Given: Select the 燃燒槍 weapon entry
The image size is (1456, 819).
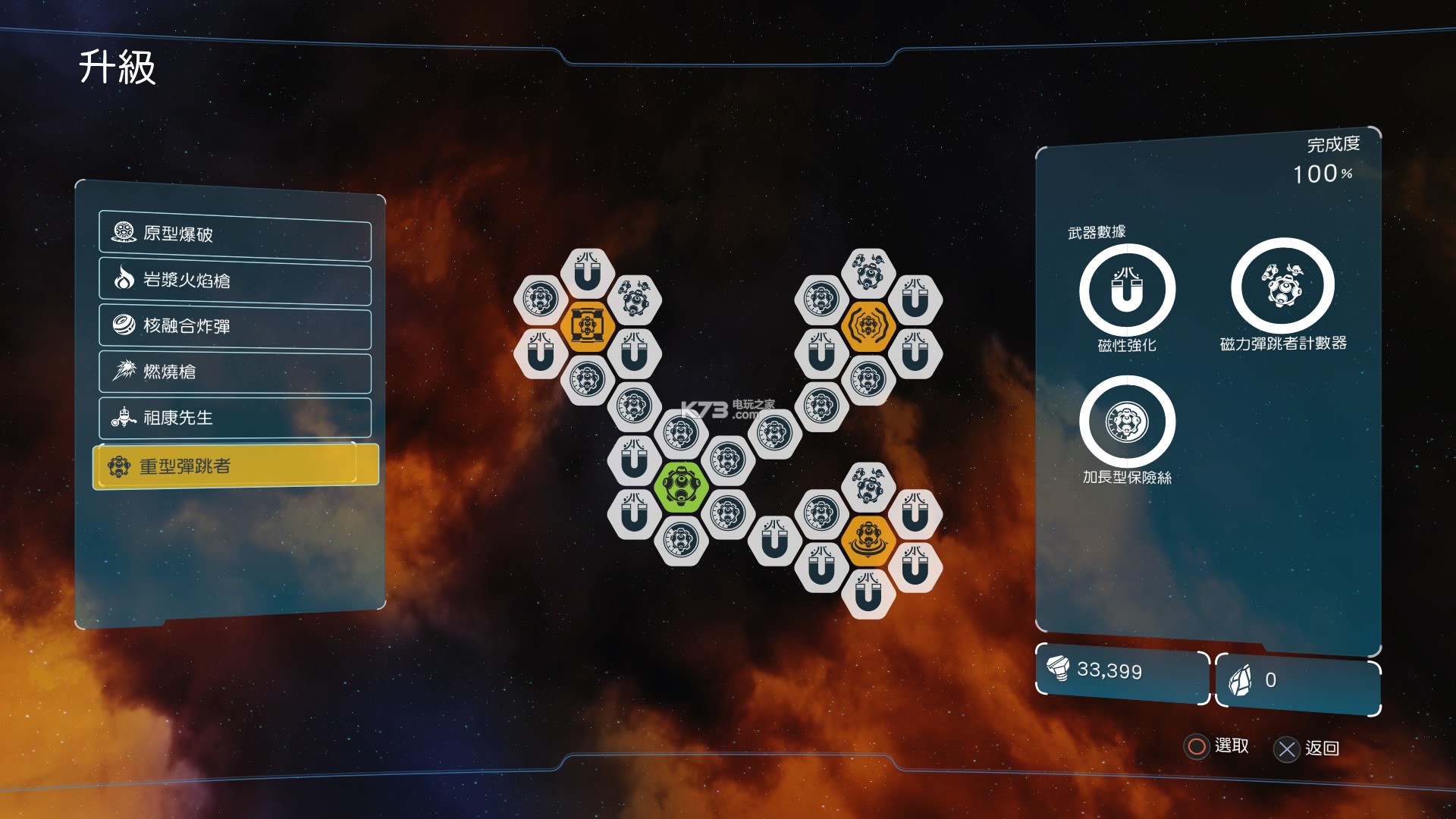Looking at the screenshot, I should (x=235, y=372).
